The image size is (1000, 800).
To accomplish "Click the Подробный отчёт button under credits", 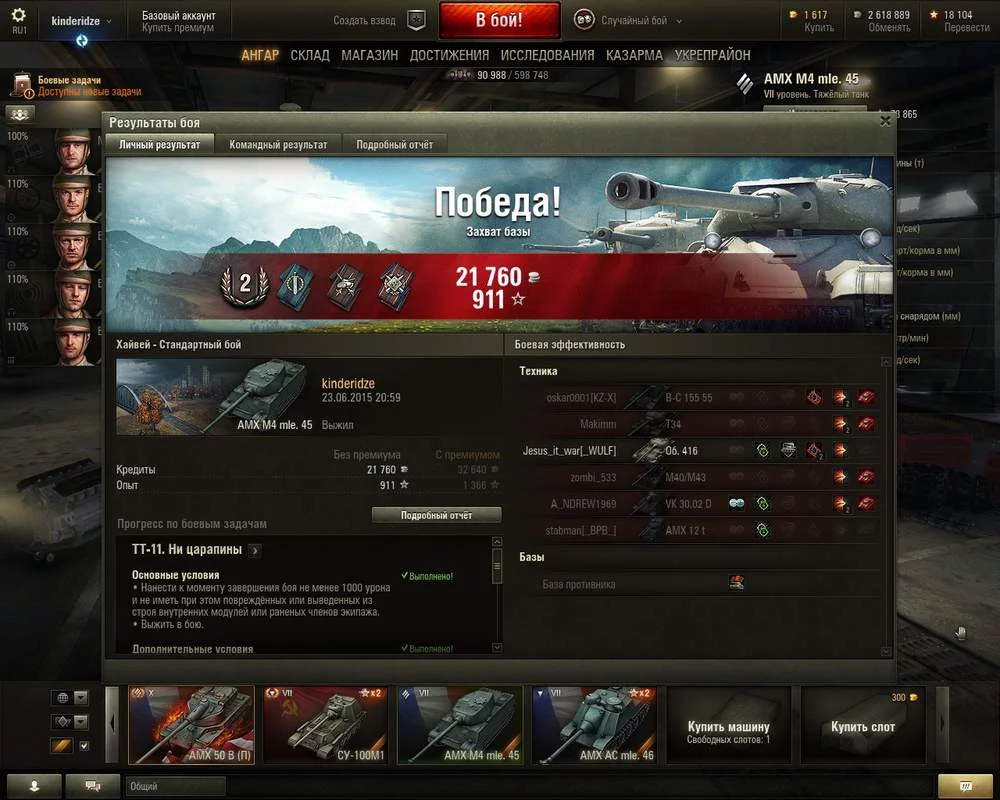I will click(436, 515).
